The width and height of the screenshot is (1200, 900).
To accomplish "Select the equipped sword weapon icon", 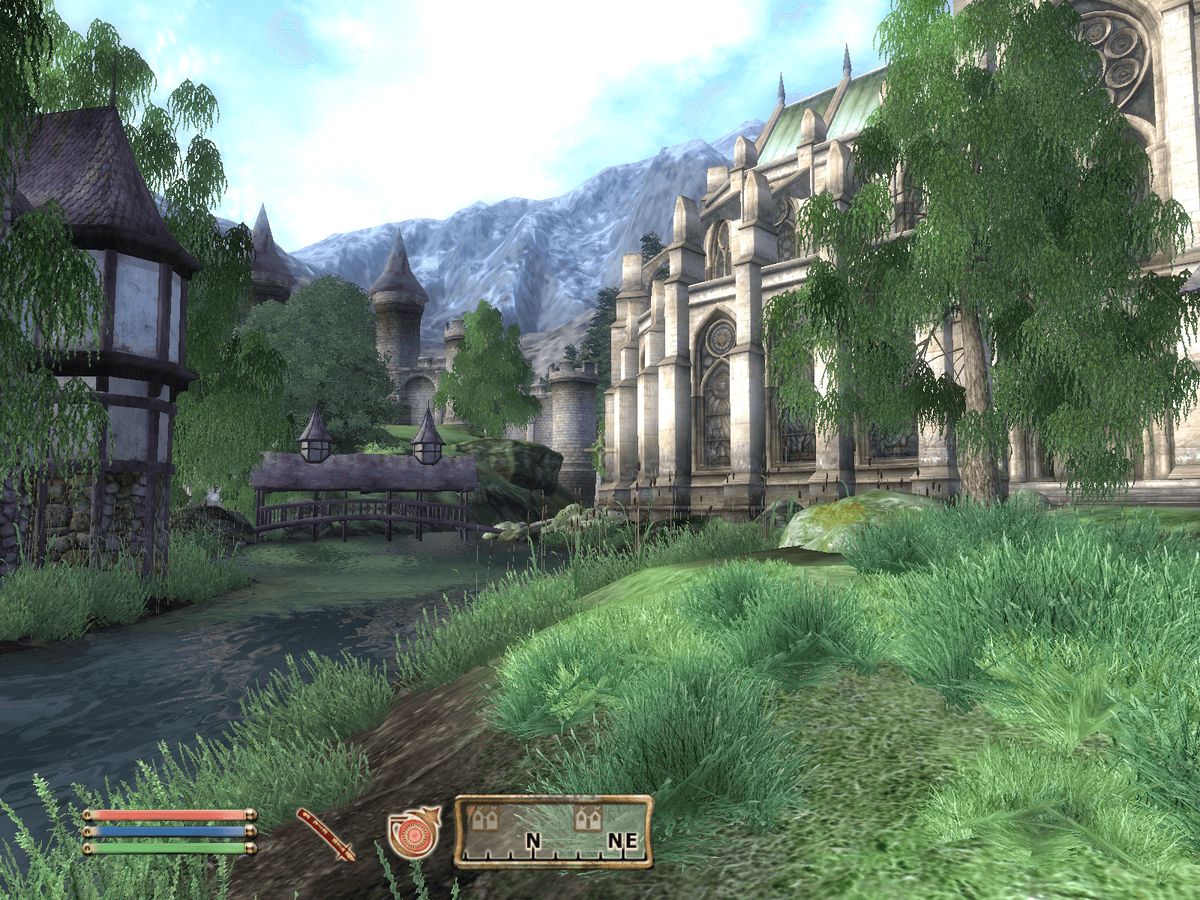I will coord(326,834).
